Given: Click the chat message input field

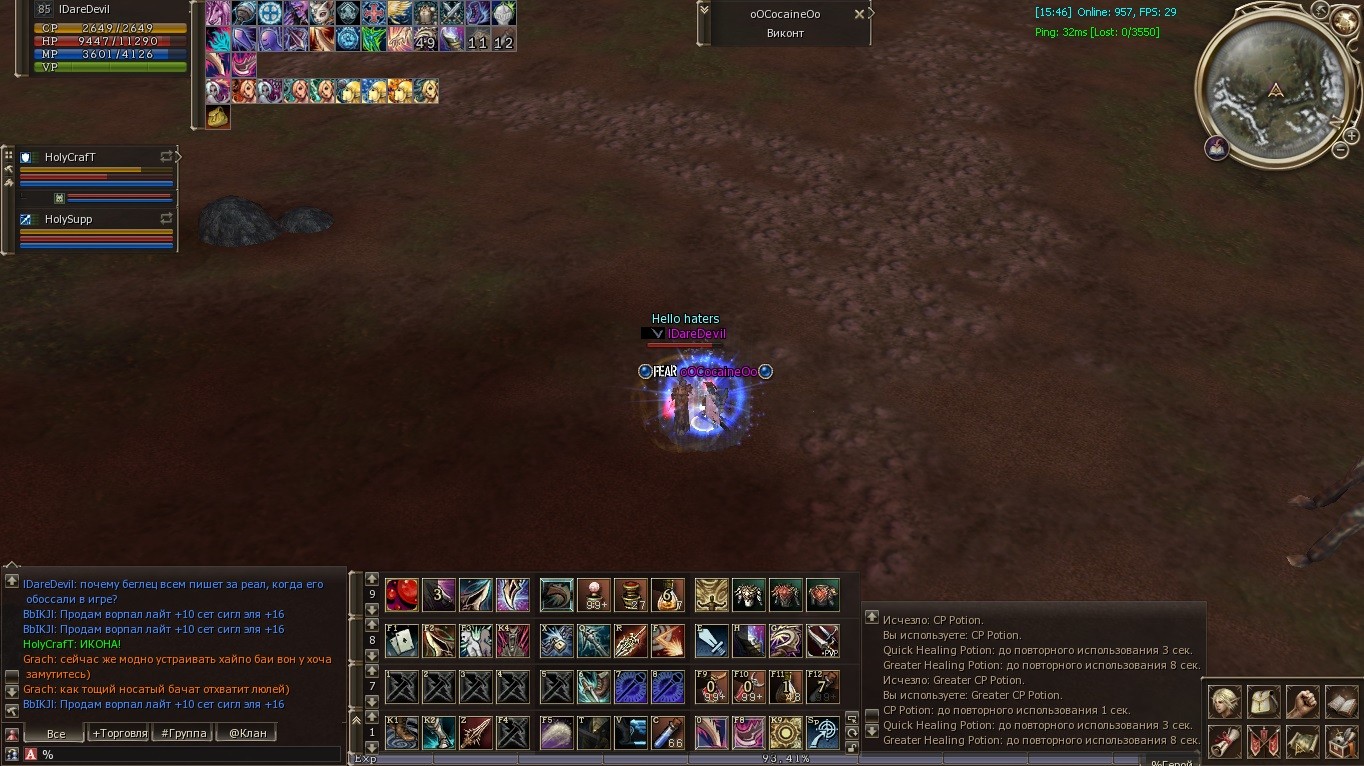Looking at the screenshot, I should pyautogui.click(x=190, y=755).
